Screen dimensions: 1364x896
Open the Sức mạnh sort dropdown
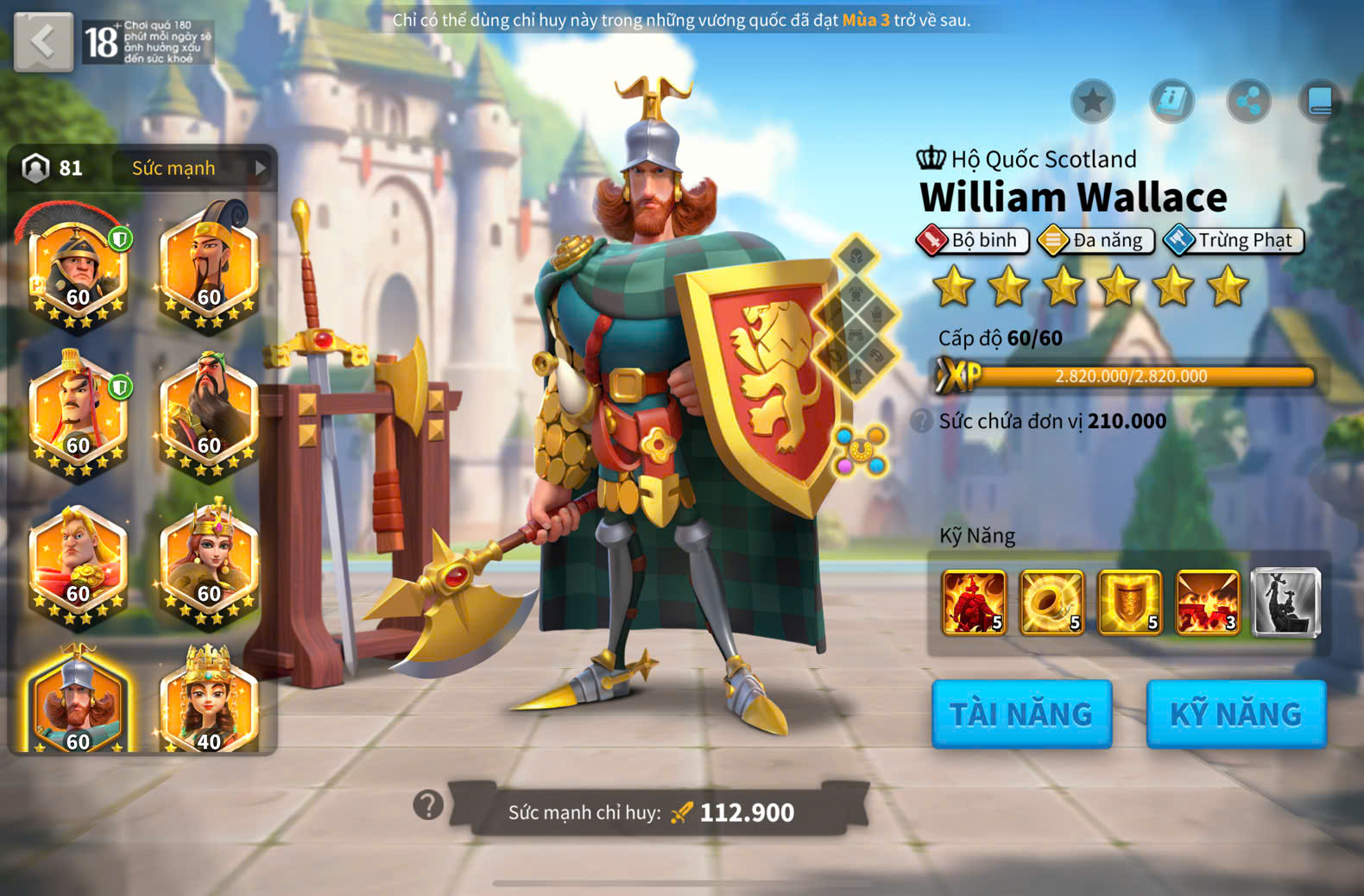click(192, 168)
